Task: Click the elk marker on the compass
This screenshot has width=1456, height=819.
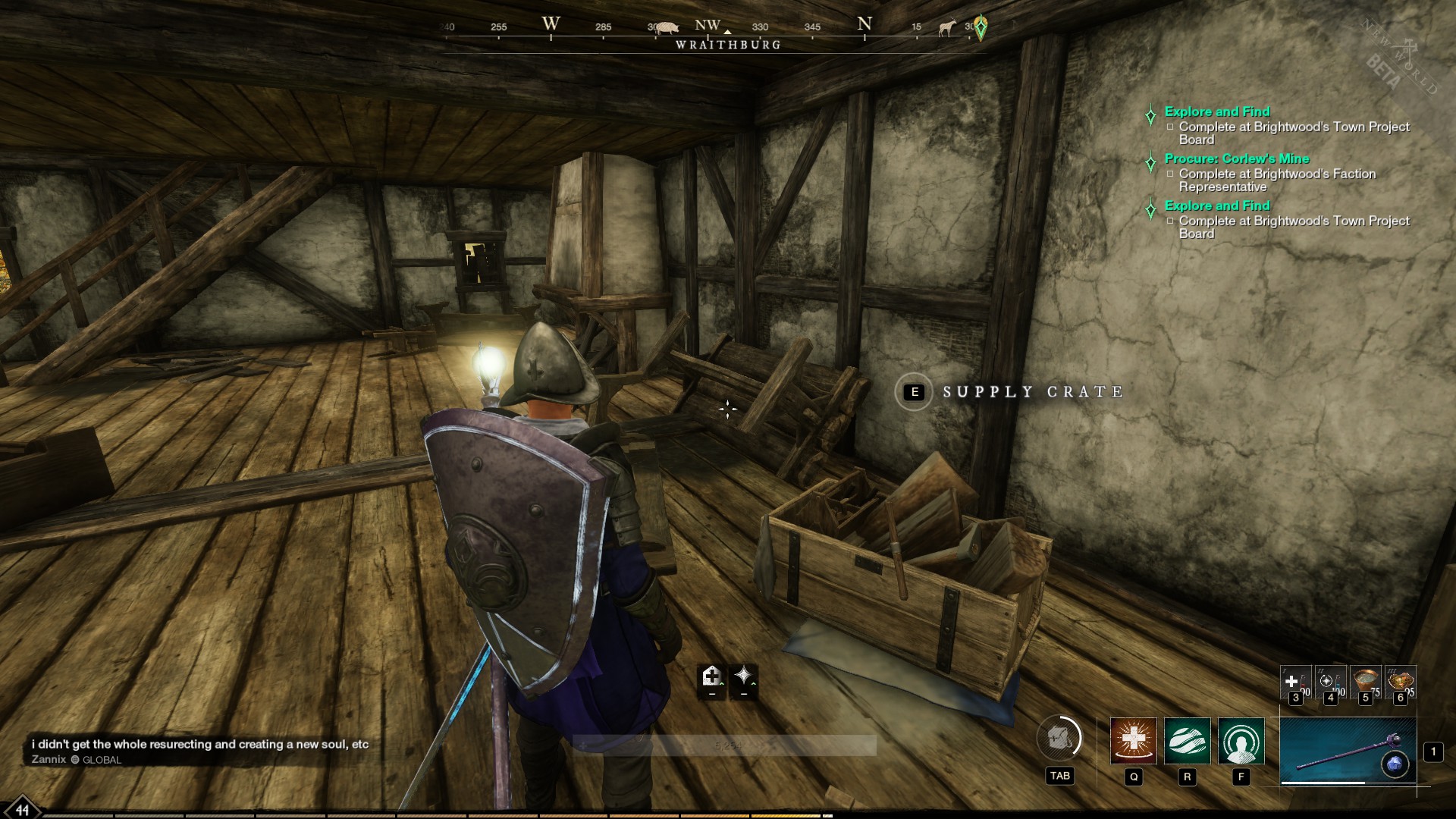Action: click(x=947, y=29)
